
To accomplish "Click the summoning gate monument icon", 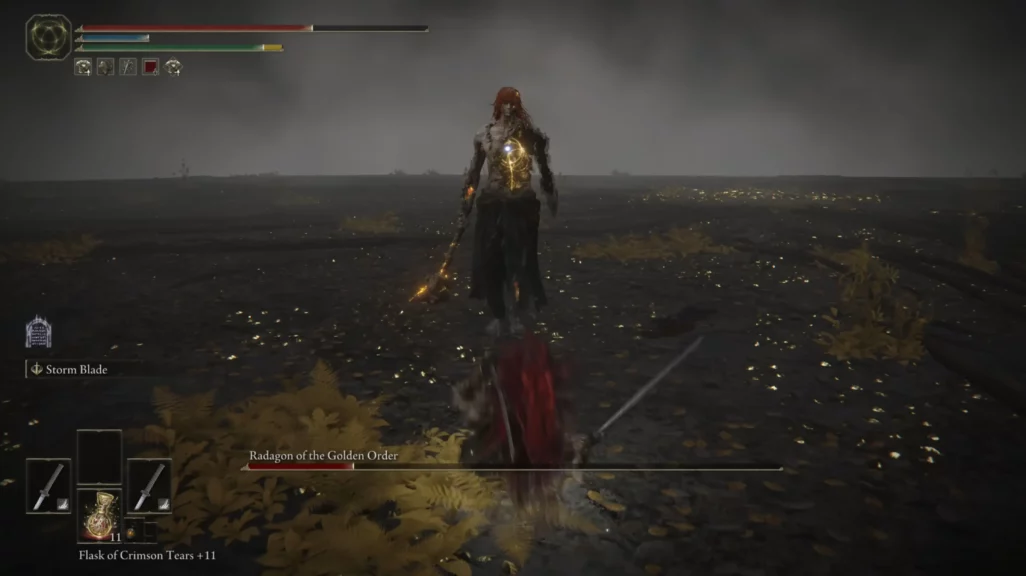I will click(38, 332).
